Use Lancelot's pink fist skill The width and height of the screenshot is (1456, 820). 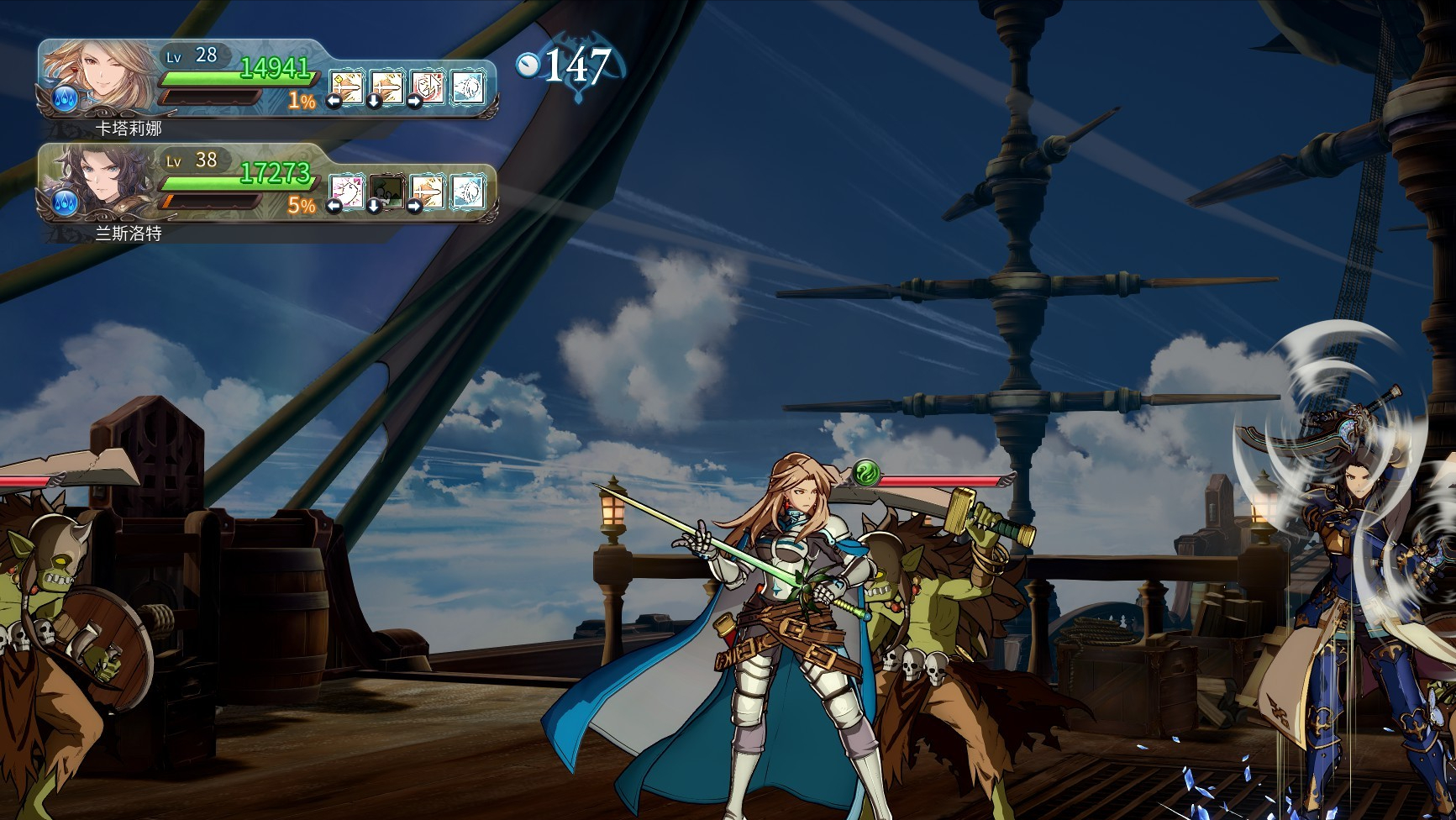(346, 192)
